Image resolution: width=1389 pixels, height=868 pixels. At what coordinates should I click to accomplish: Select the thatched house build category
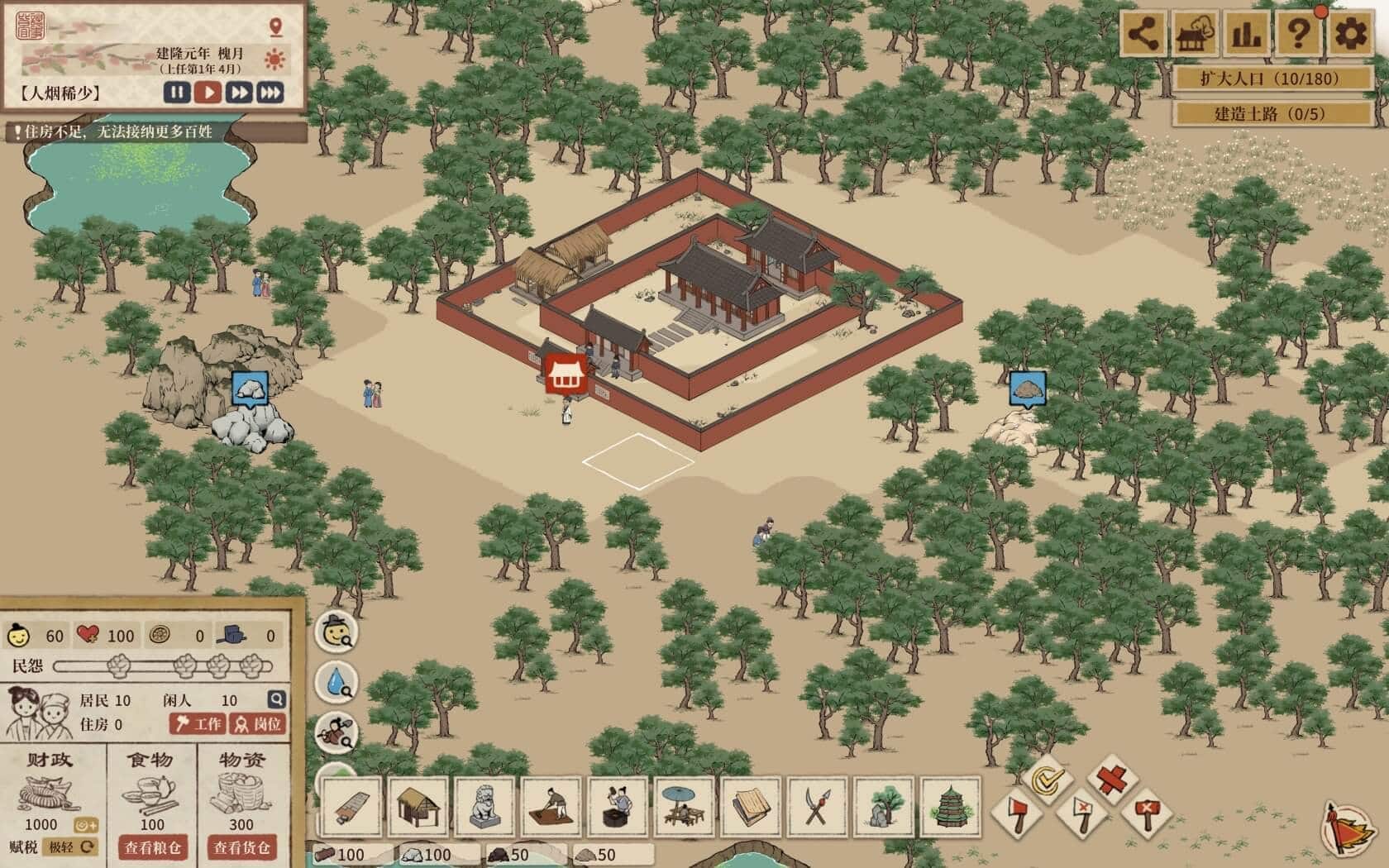[418, 805]
